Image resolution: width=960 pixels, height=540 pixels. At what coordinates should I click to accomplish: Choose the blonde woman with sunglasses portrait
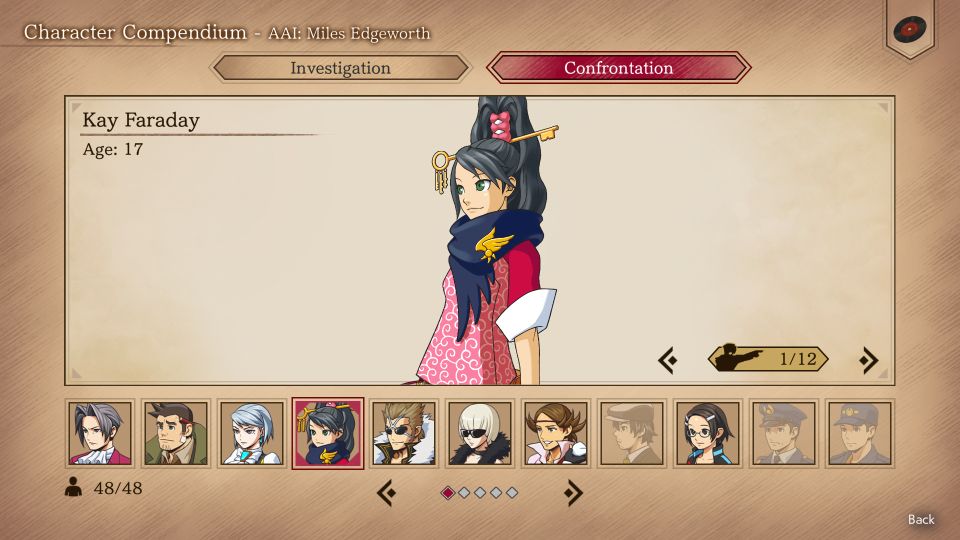(480, 433)
